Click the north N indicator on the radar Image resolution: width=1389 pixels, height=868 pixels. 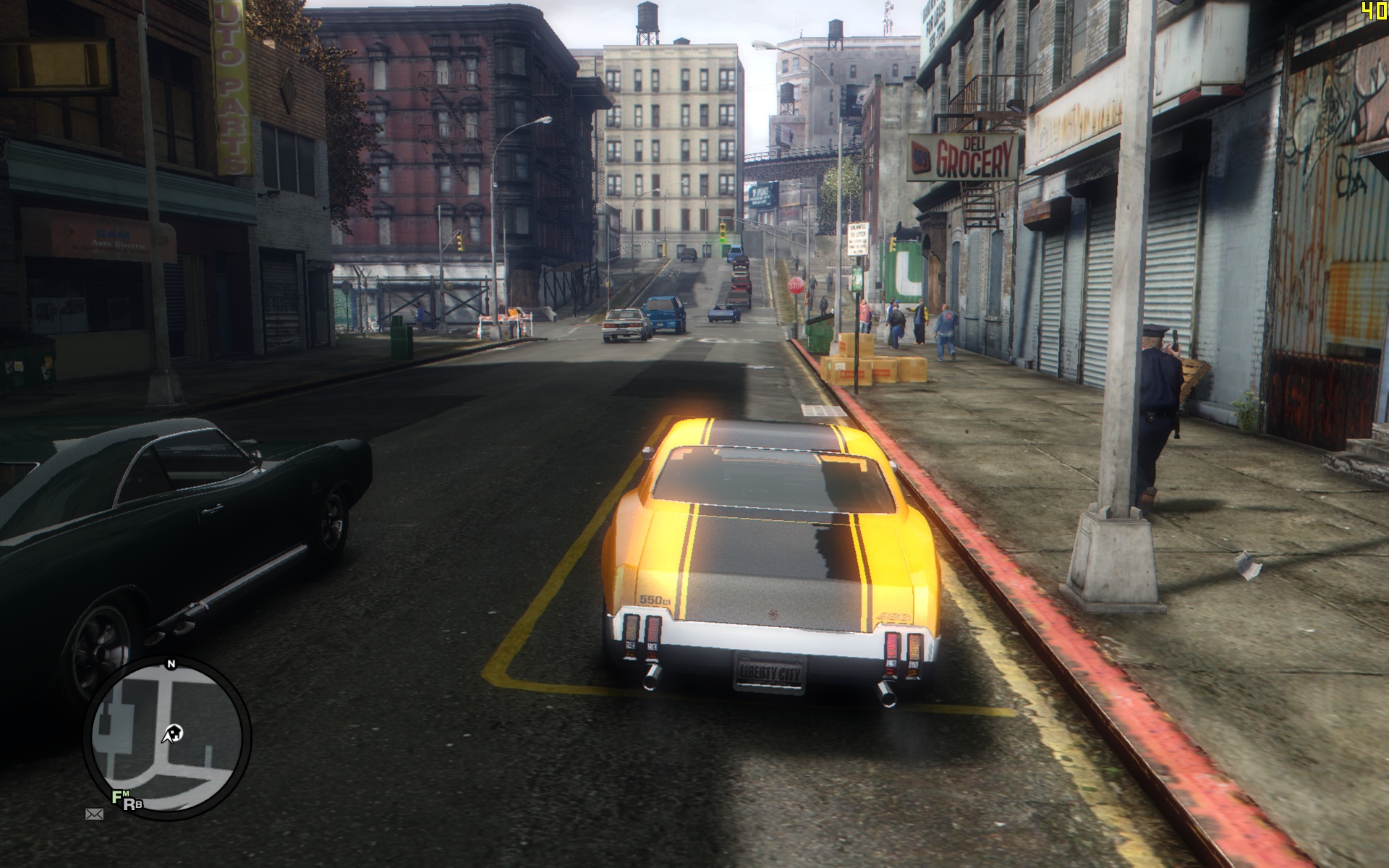171,664
